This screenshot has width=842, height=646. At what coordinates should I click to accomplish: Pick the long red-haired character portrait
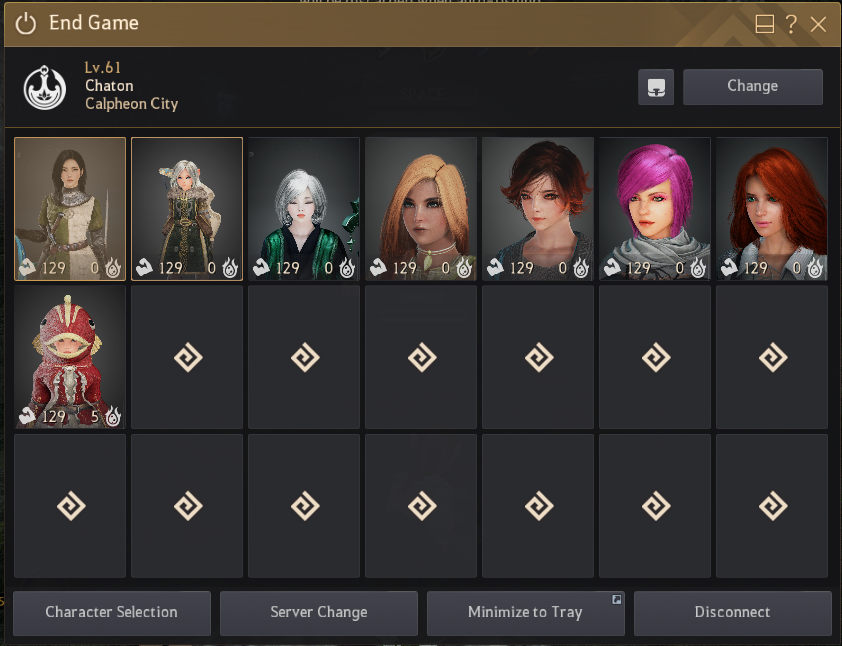[771, 208]
